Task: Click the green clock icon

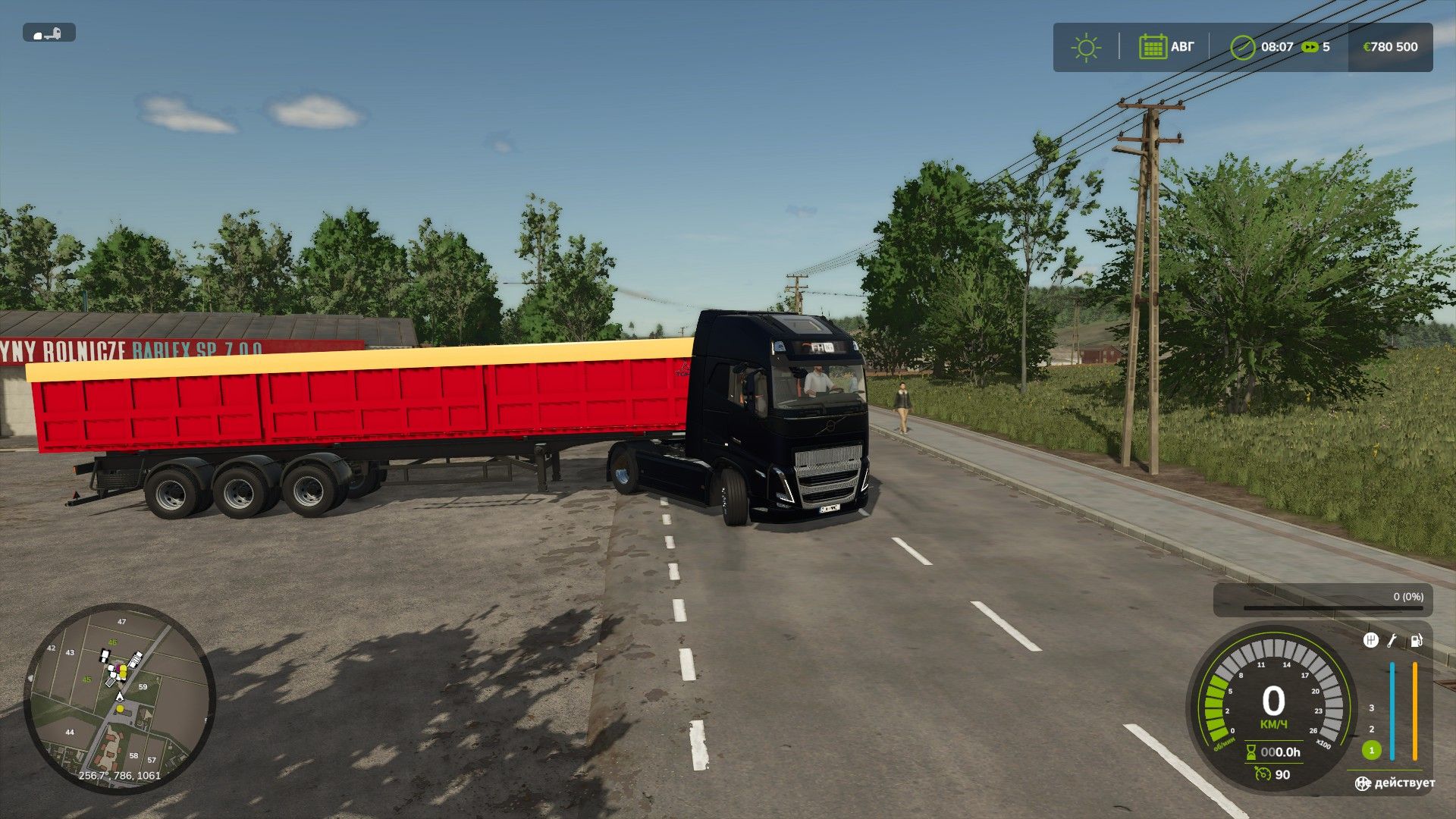Action: pyautogui.click(x=1242, y=47)
